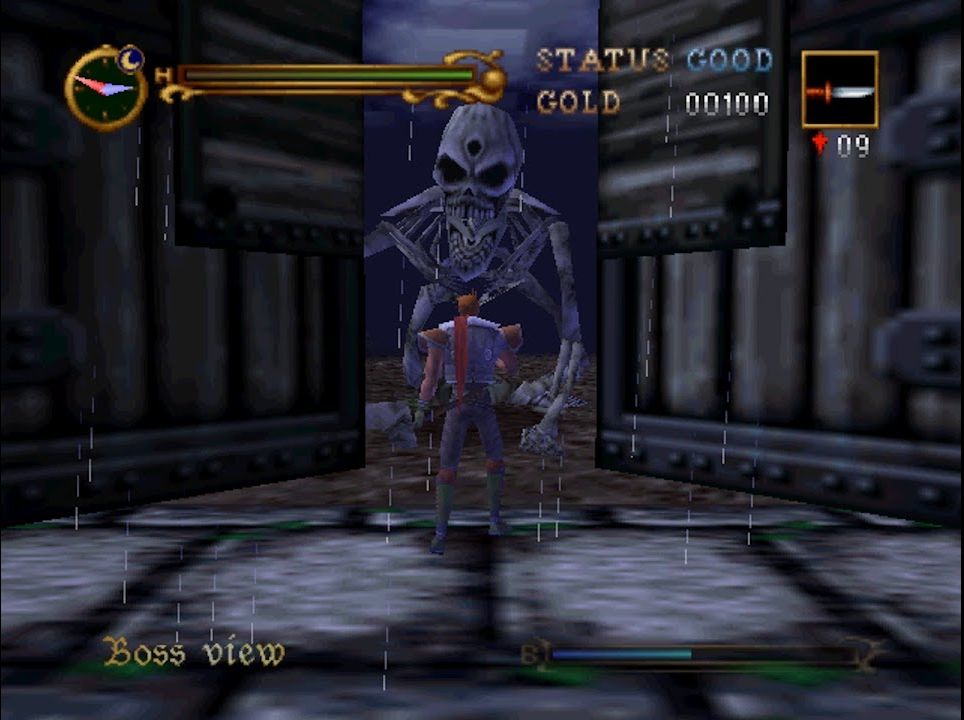Select the knife sub-weapon icon
The image size is (964, 720).
click(x=839, y=90)
